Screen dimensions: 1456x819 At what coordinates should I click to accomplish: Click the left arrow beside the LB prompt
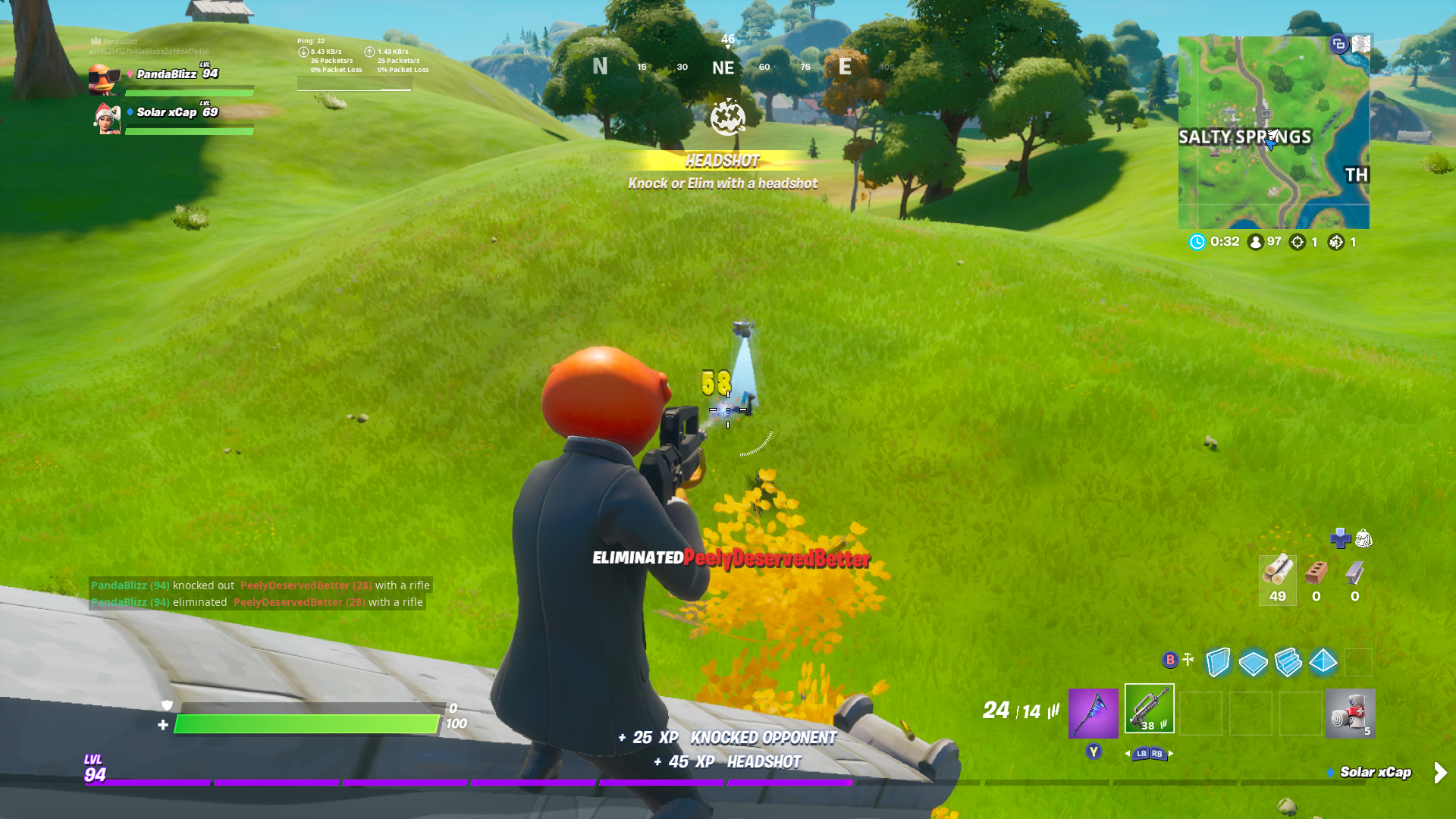point(1128,755)
